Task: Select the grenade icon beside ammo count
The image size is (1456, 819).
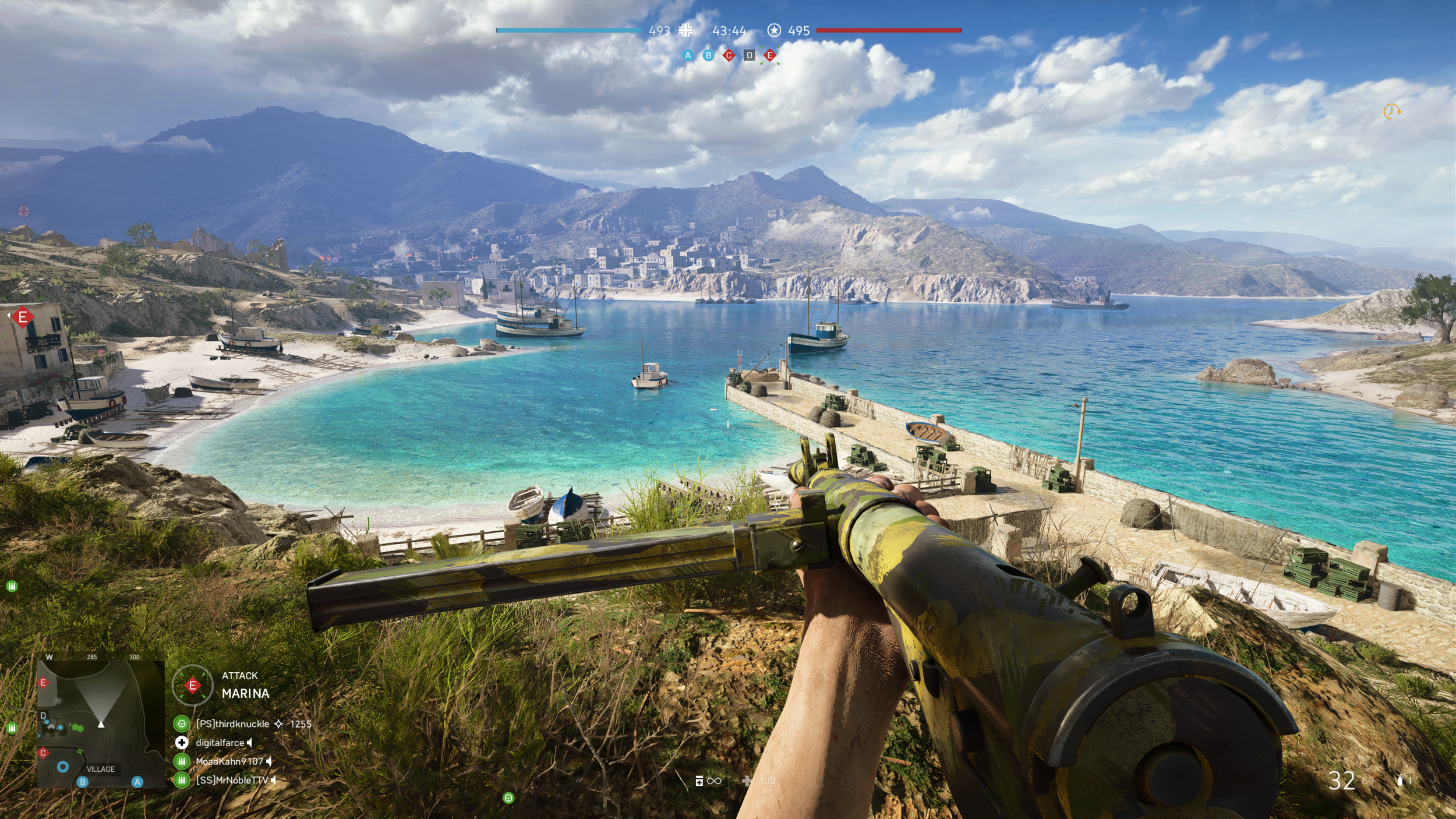Action: click(x=1400, y=781)
